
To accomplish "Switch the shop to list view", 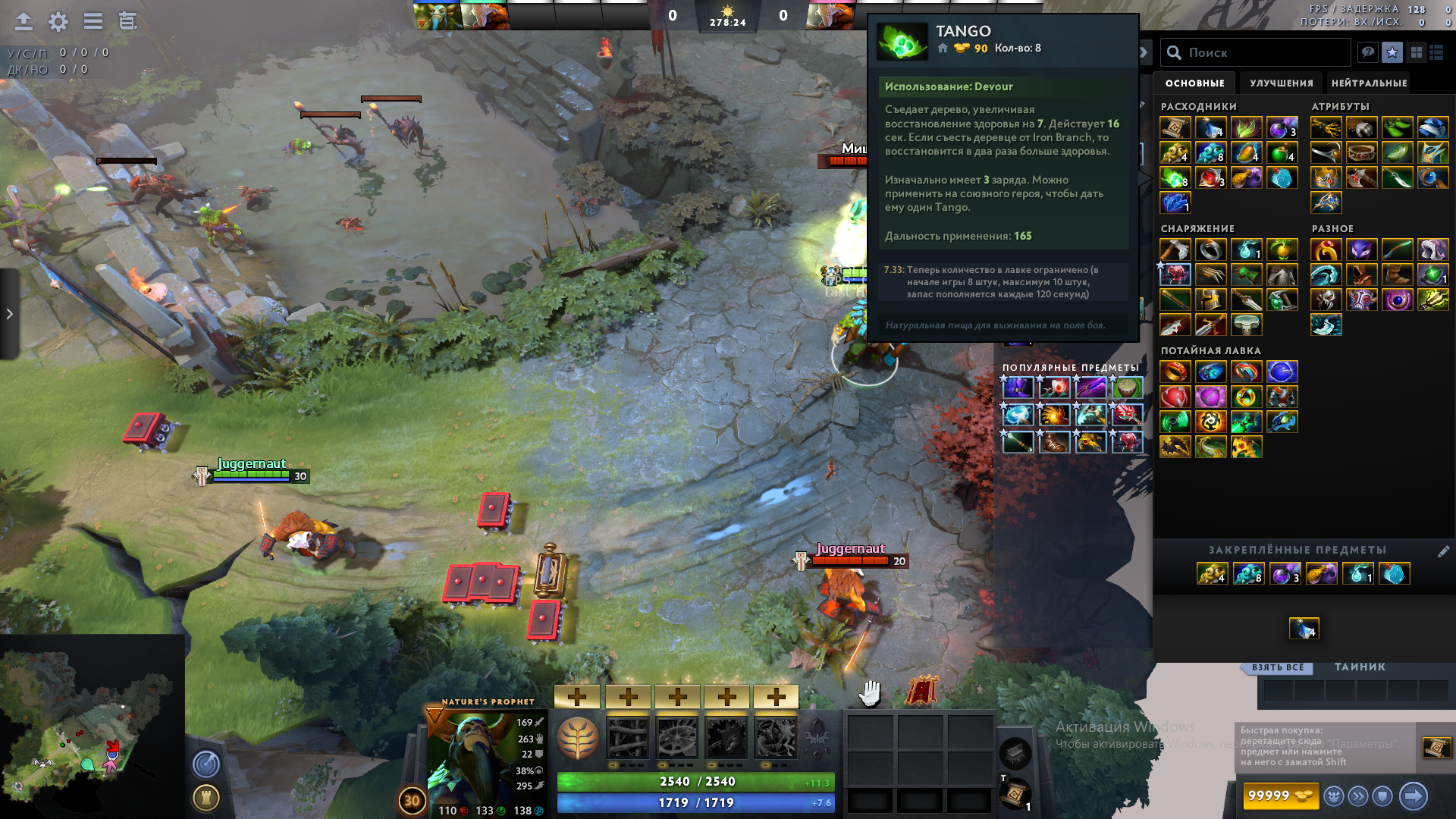I will click(x=1436, y=52).
